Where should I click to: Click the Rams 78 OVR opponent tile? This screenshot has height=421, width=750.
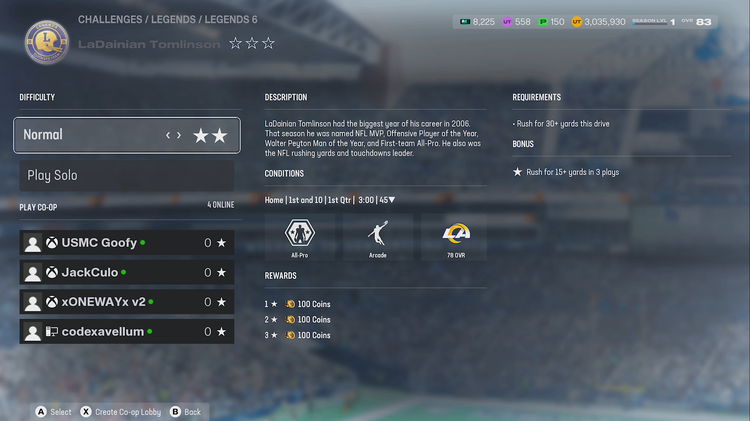pos(456,236)
